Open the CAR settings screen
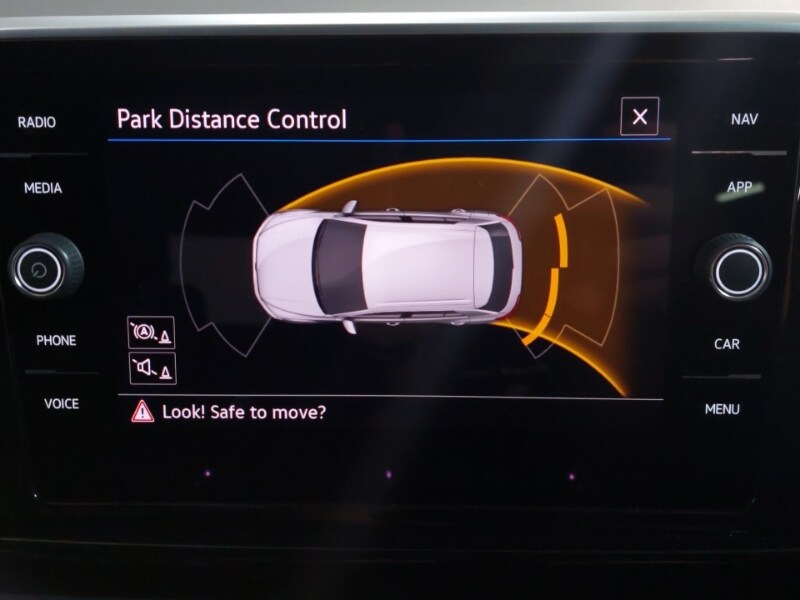Screen dimensions: 800x600 tap(727, 344)
